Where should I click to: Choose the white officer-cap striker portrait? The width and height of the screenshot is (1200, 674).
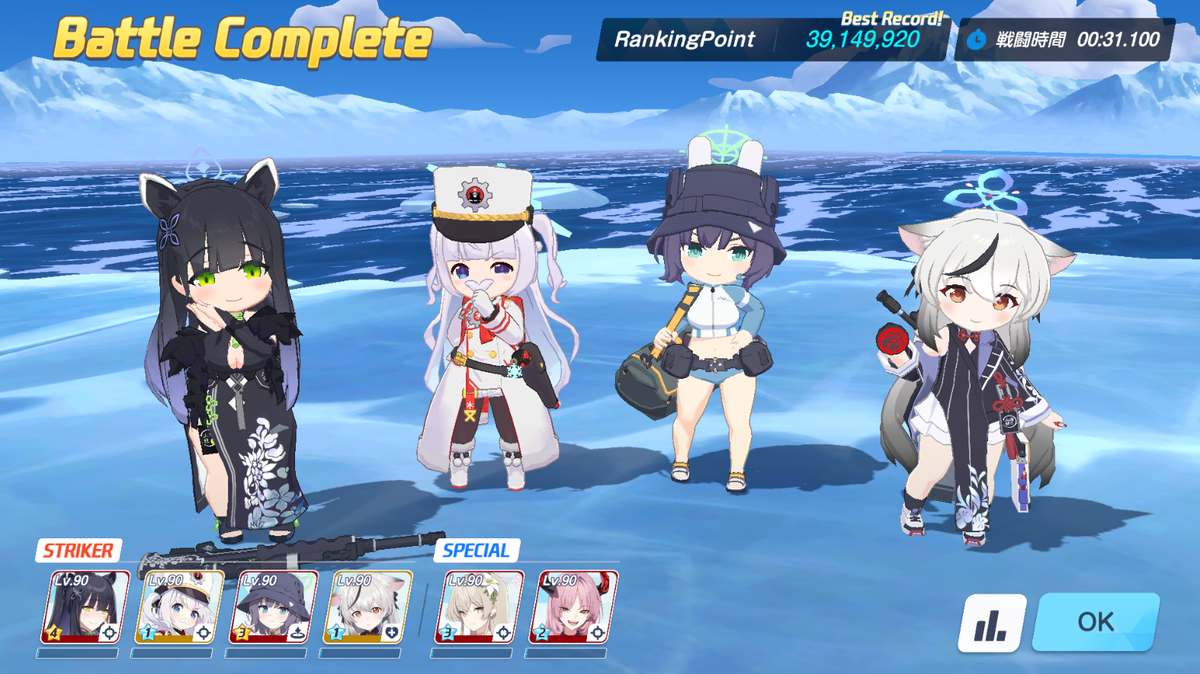179,607
